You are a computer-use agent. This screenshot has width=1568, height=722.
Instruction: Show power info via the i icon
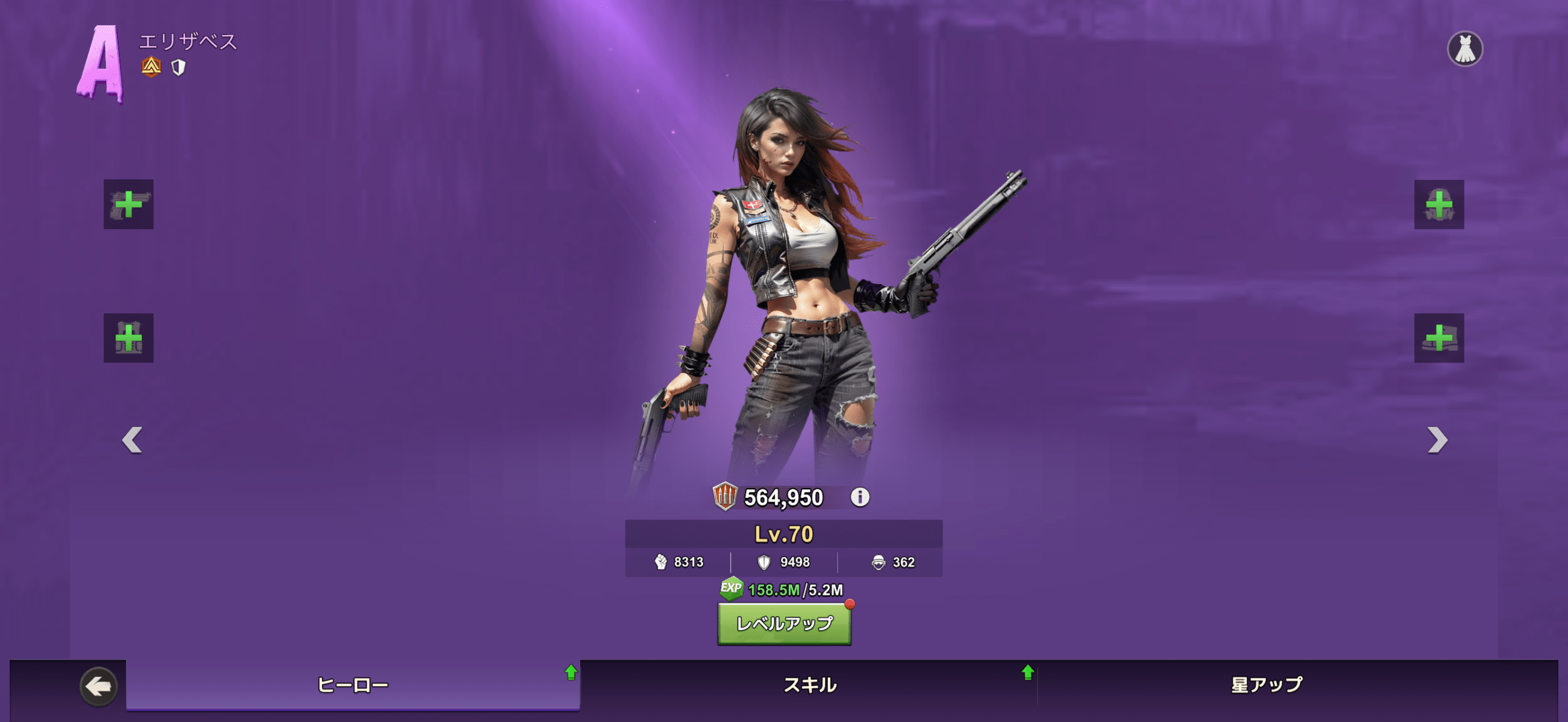click(x=860, y=497)
